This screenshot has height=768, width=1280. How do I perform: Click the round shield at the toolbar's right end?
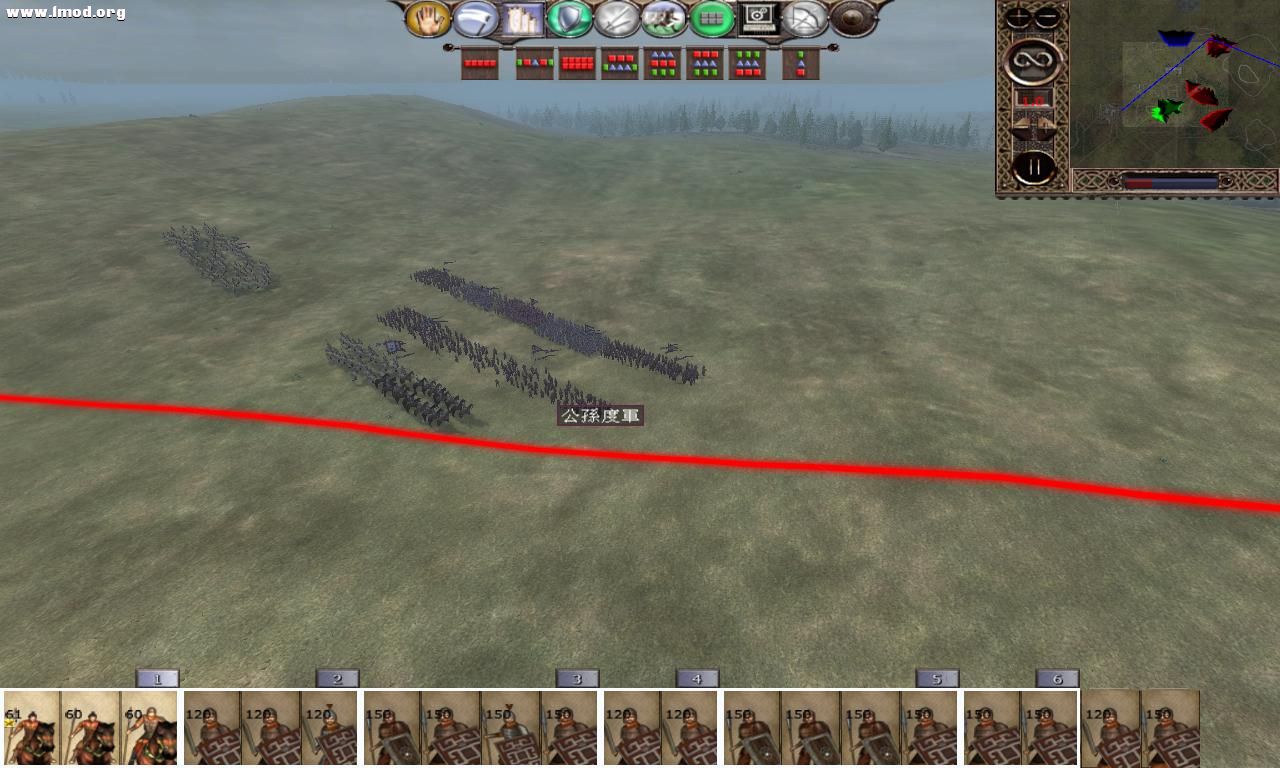pyautogui.click(x=853, y=17)
